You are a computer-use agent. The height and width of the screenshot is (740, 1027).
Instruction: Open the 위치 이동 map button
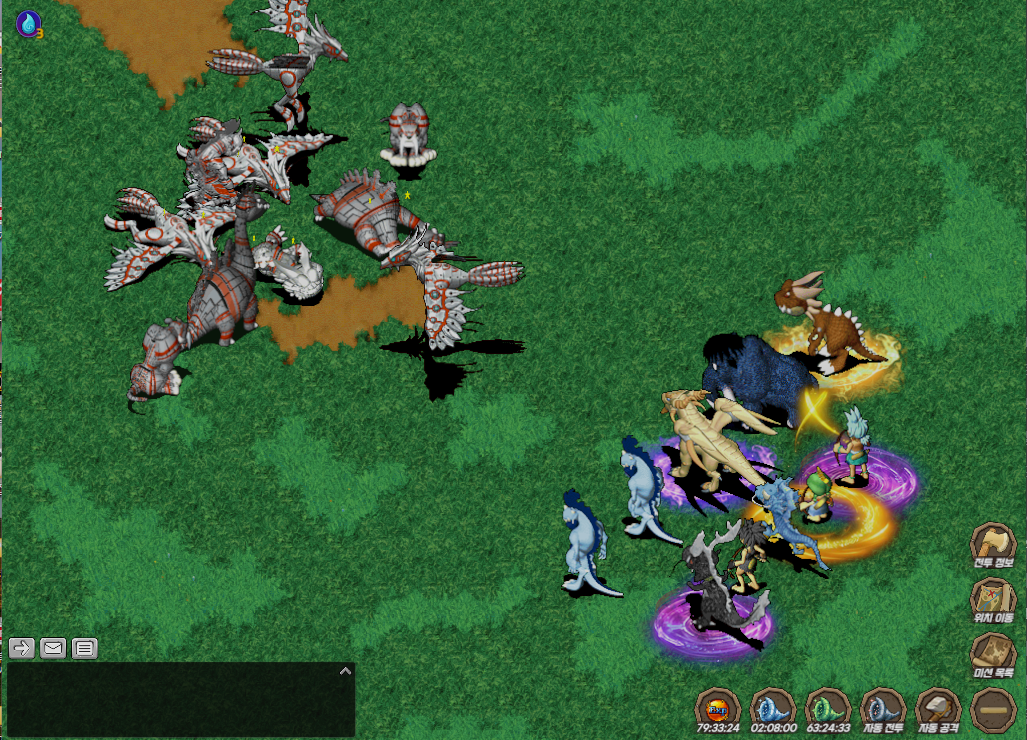pos(993,600)
